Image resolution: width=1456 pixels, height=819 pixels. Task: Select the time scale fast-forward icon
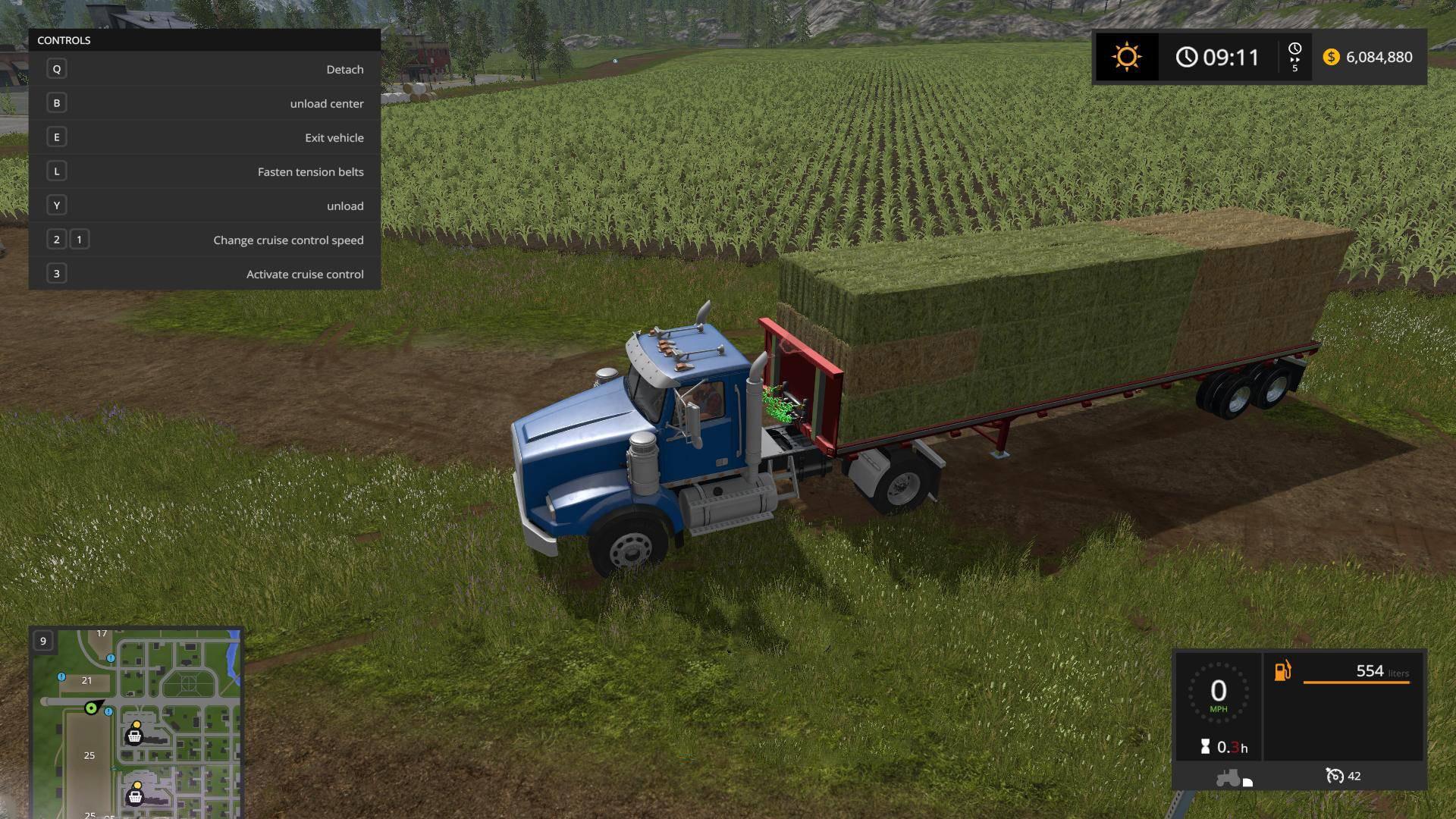(1294, 57)
